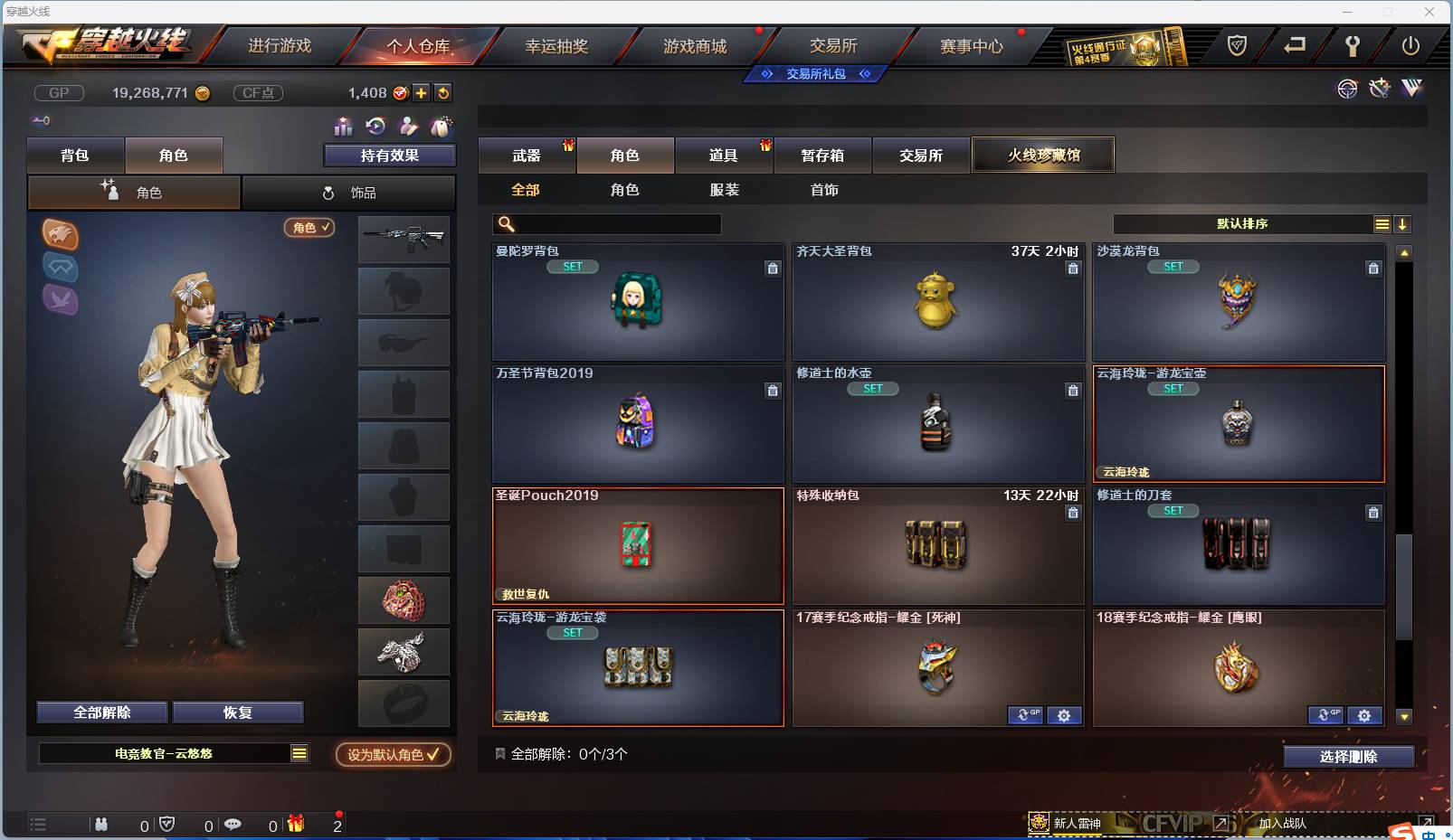Click the wrench customization icon in top bar
This screenshot has height=840, width=1453.
click(x=1353, y=48)
